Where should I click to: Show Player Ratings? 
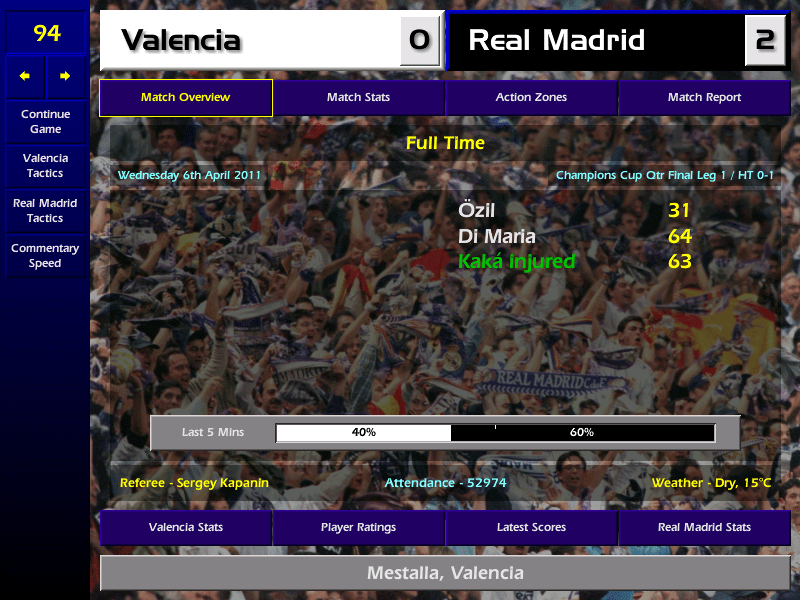click(358, 527)
